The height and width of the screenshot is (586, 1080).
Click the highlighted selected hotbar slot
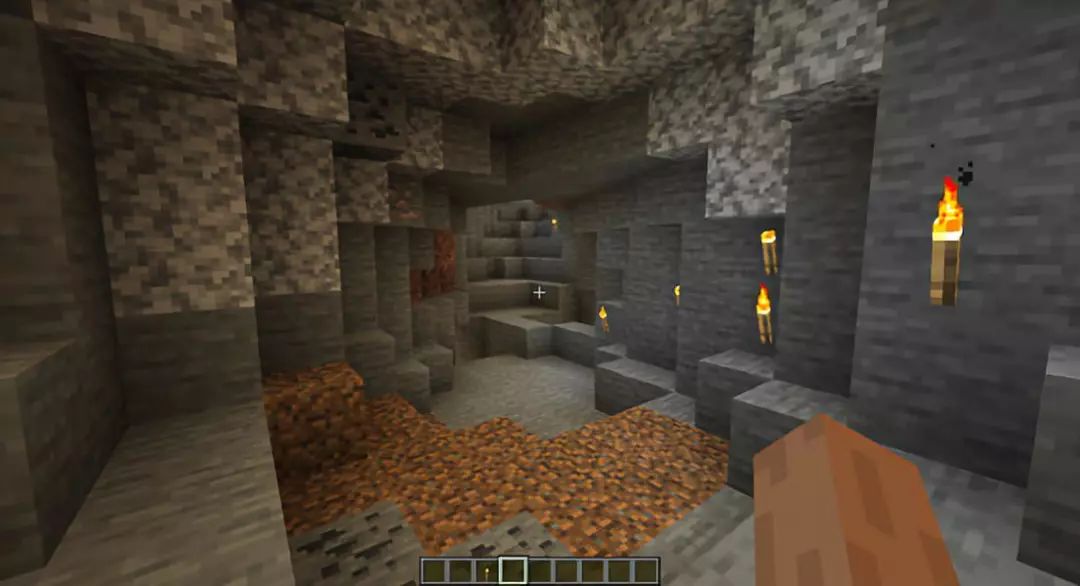[513, 571]
